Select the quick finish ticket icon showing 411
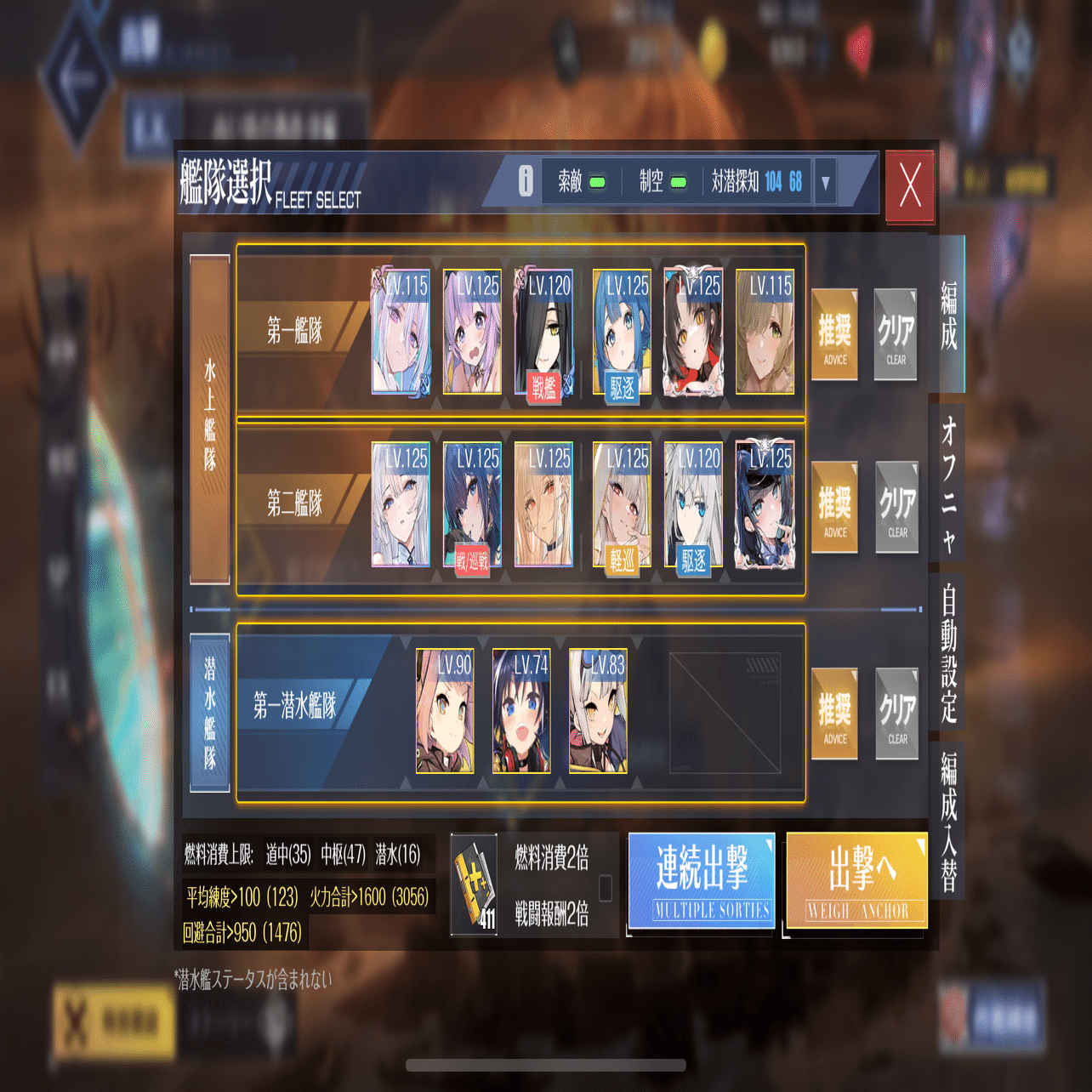This screenshot has width=1092, height=1092. pos(473,881)
